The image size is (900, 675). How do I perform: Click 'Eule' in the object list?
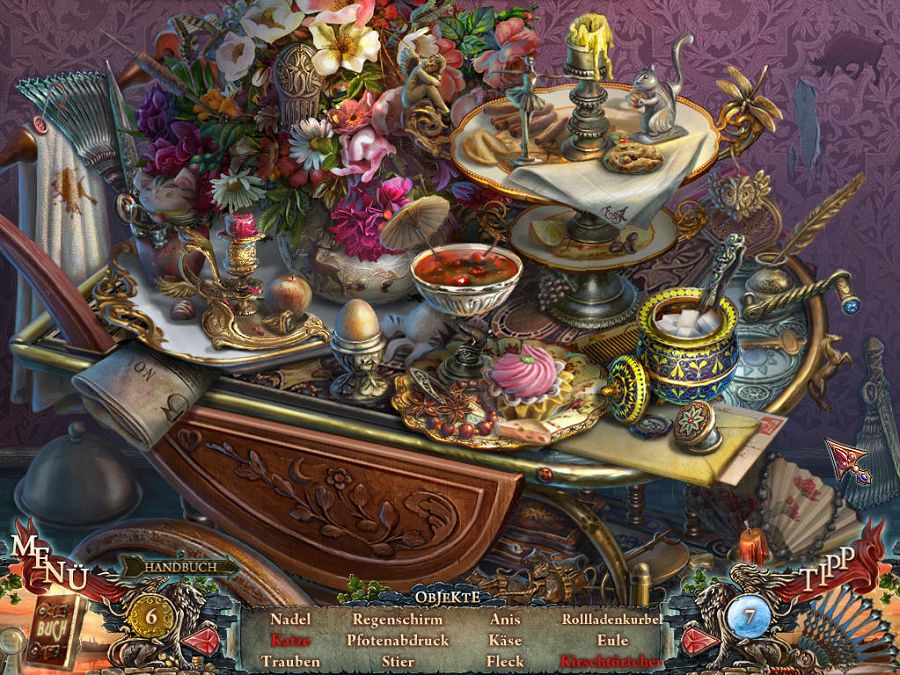pyautogui.click(x=611, y=640)
